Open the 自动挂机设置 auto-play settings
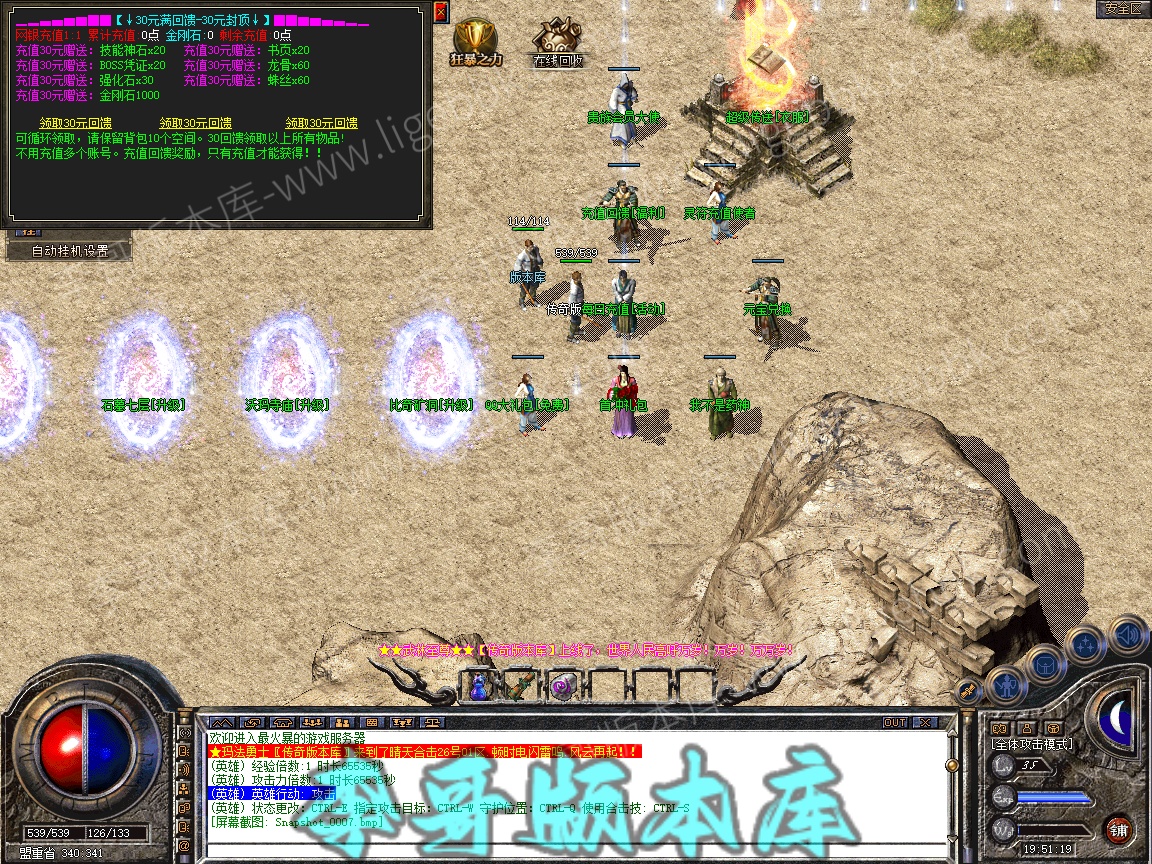1152x864 pixels. 69,250
